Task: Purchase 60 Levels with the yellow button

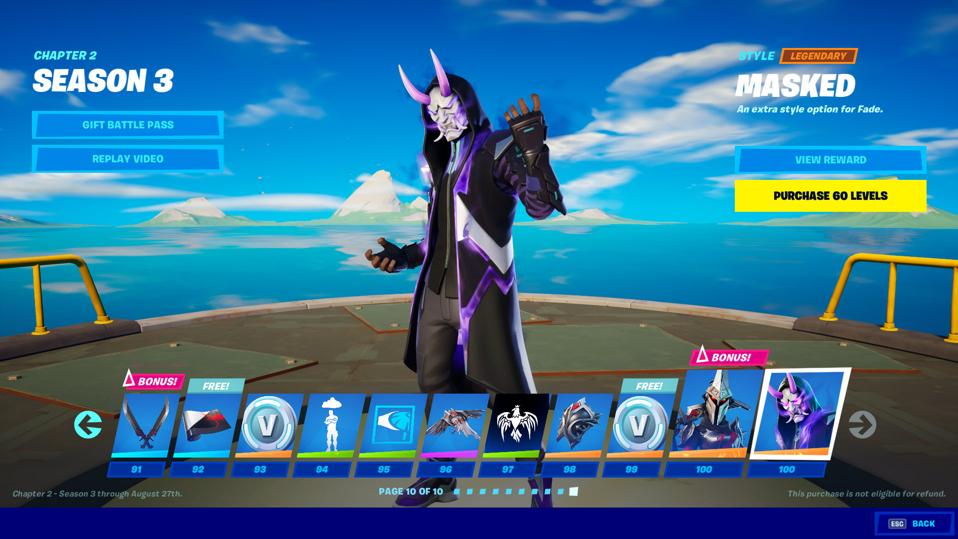Action: [830, 195]
